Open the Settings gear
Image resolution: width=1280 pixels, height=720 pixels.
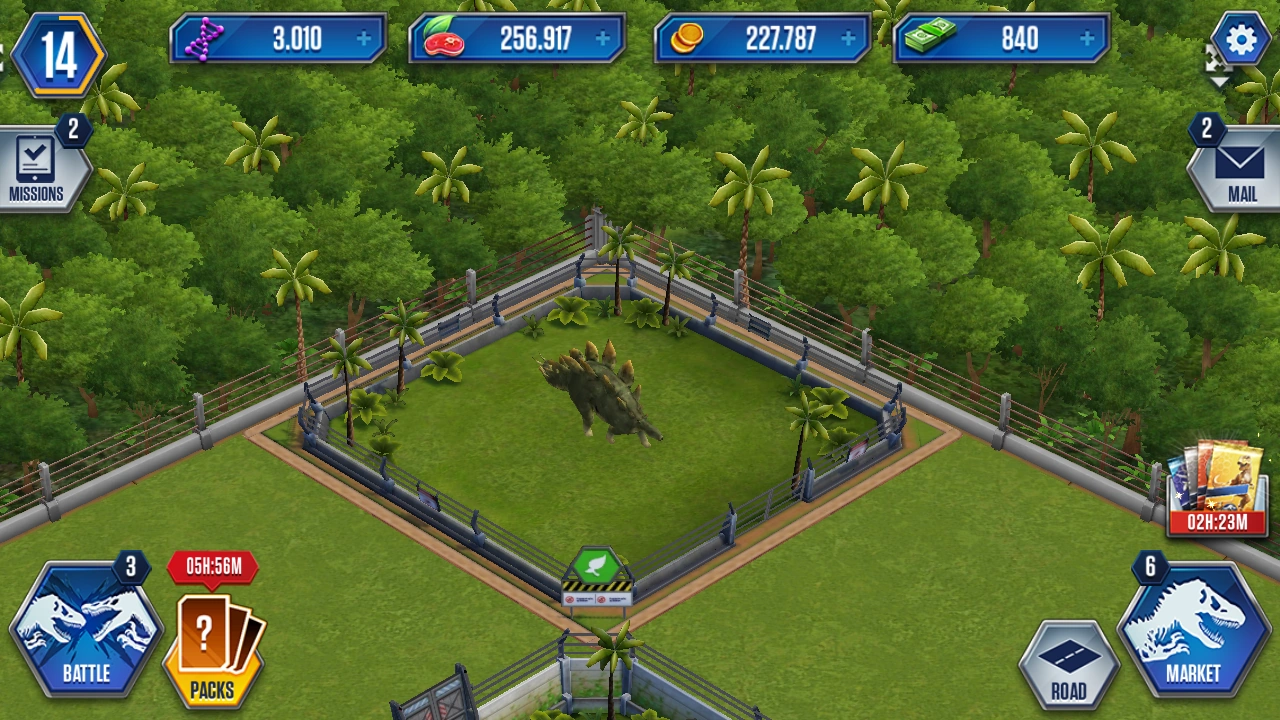1240,38
